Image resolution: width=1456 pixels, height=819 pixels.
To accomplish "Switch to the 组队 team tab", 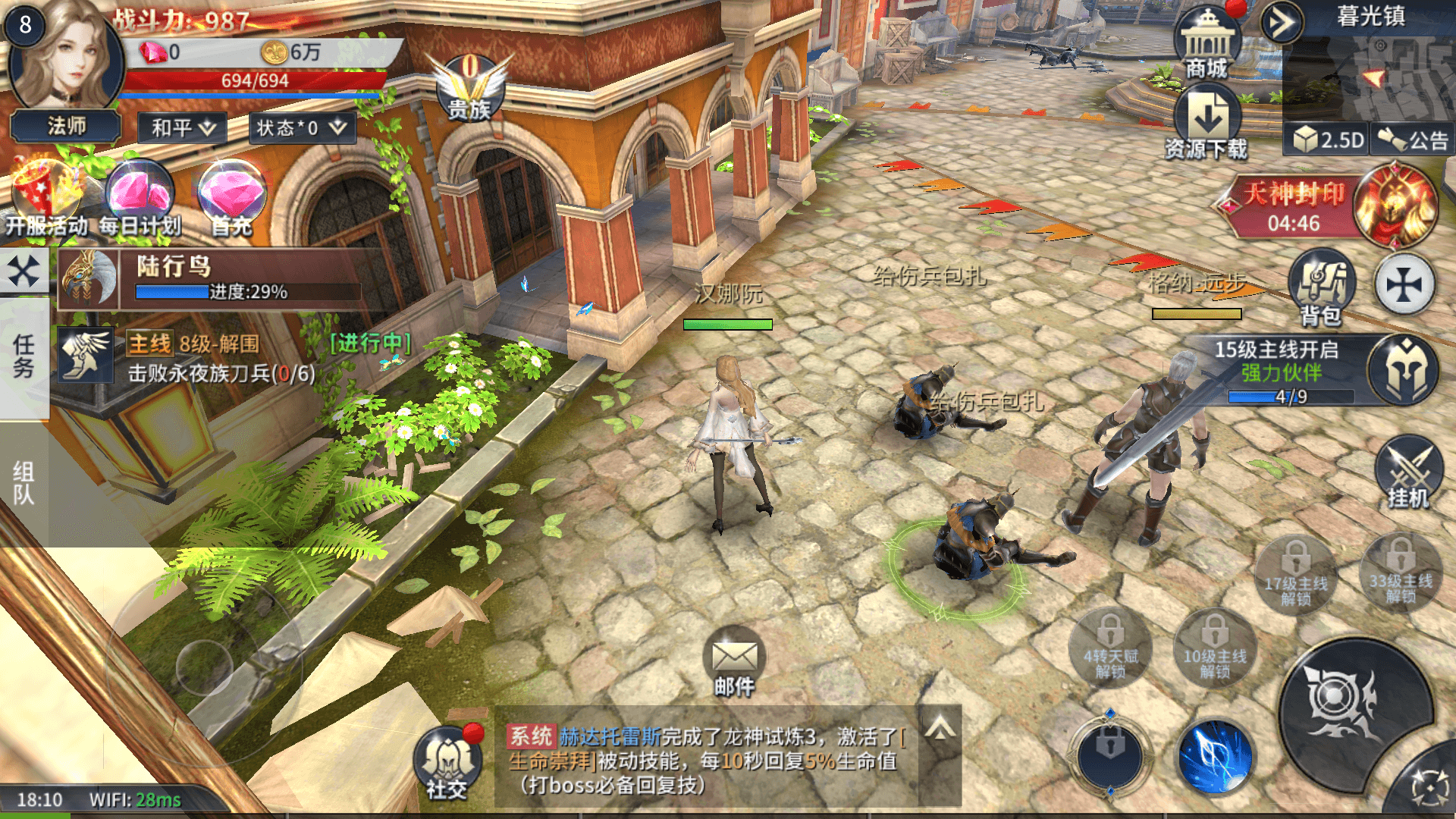I will 24,483.
